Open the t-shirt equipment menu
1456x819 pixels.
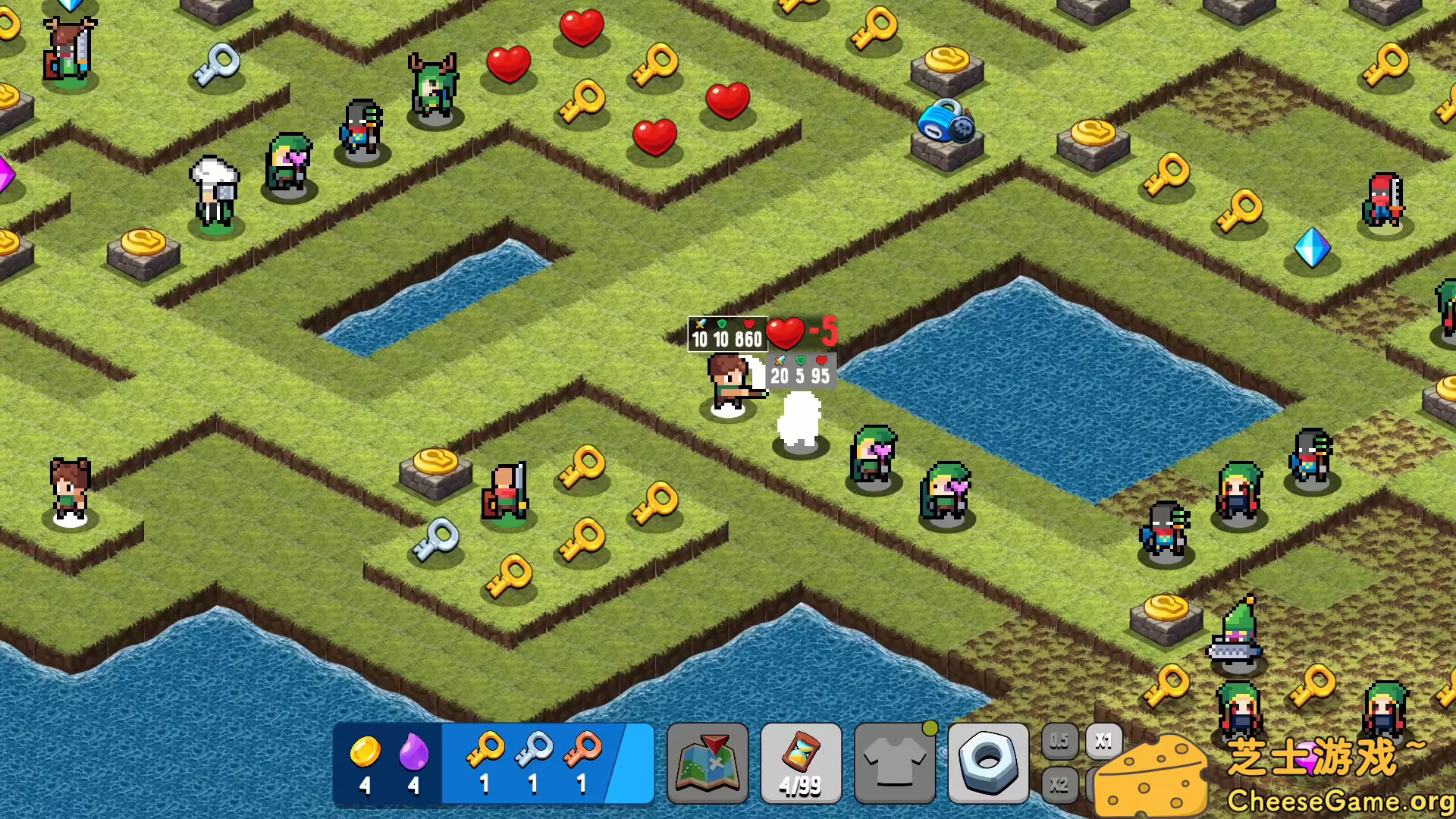[895, 763]
